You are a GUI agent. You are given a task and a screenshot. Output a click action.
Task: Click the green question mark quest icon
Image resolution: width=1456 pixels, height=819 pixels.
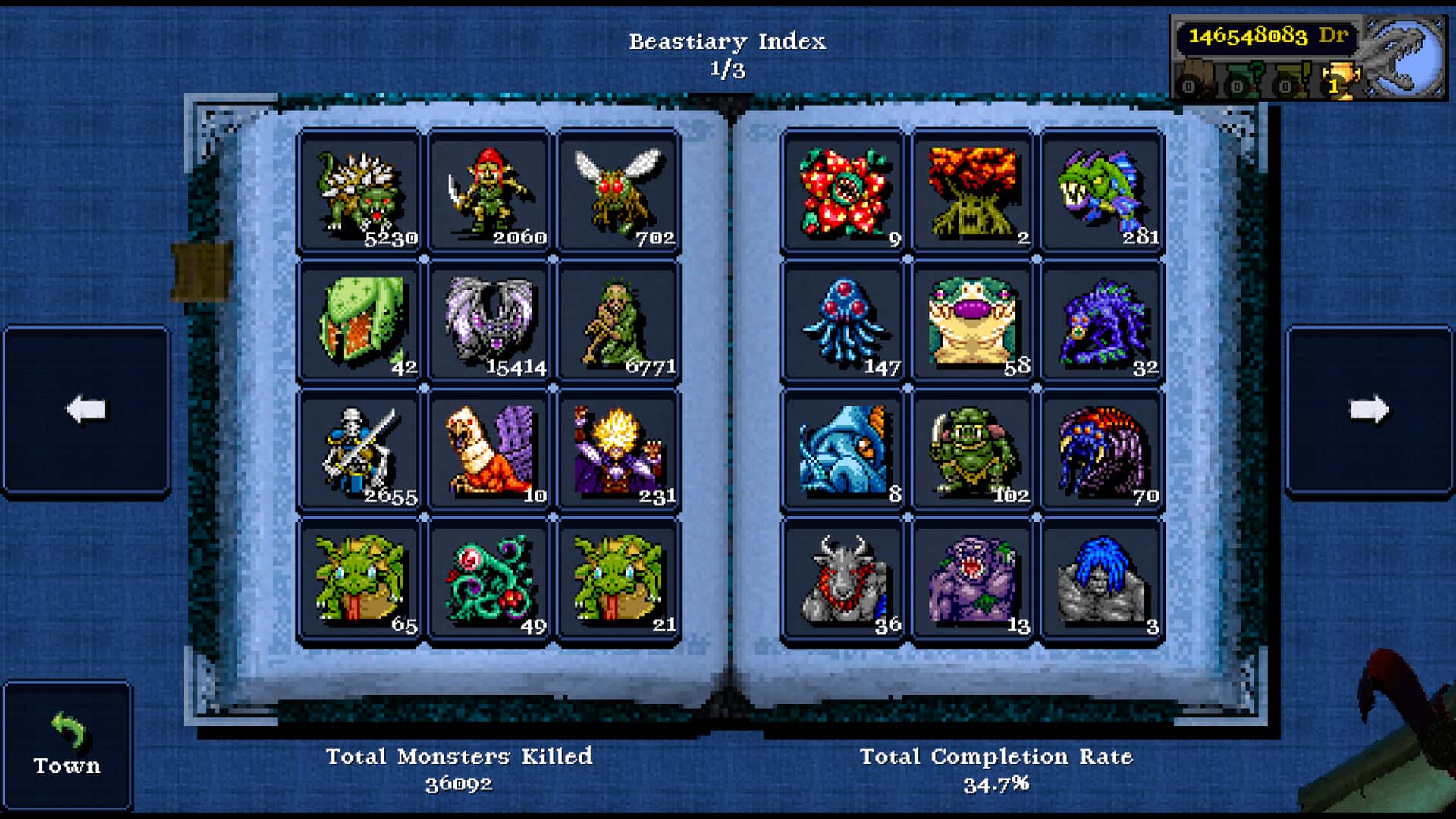tap(1245, 76)
